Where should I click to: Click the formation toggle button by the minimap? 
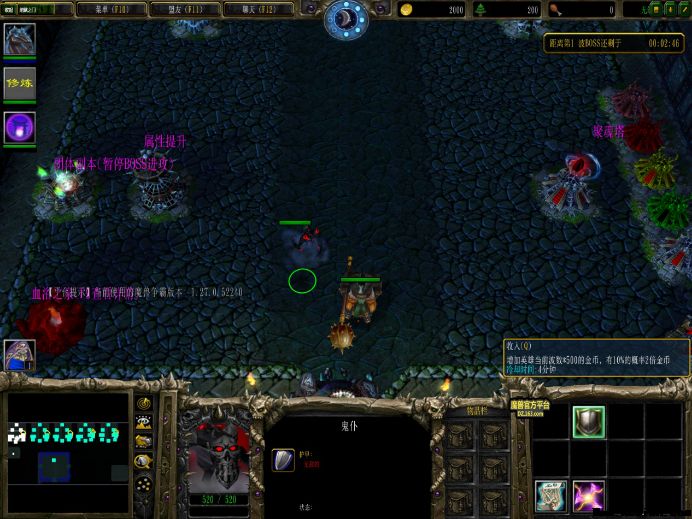click(x=145, y=483)
